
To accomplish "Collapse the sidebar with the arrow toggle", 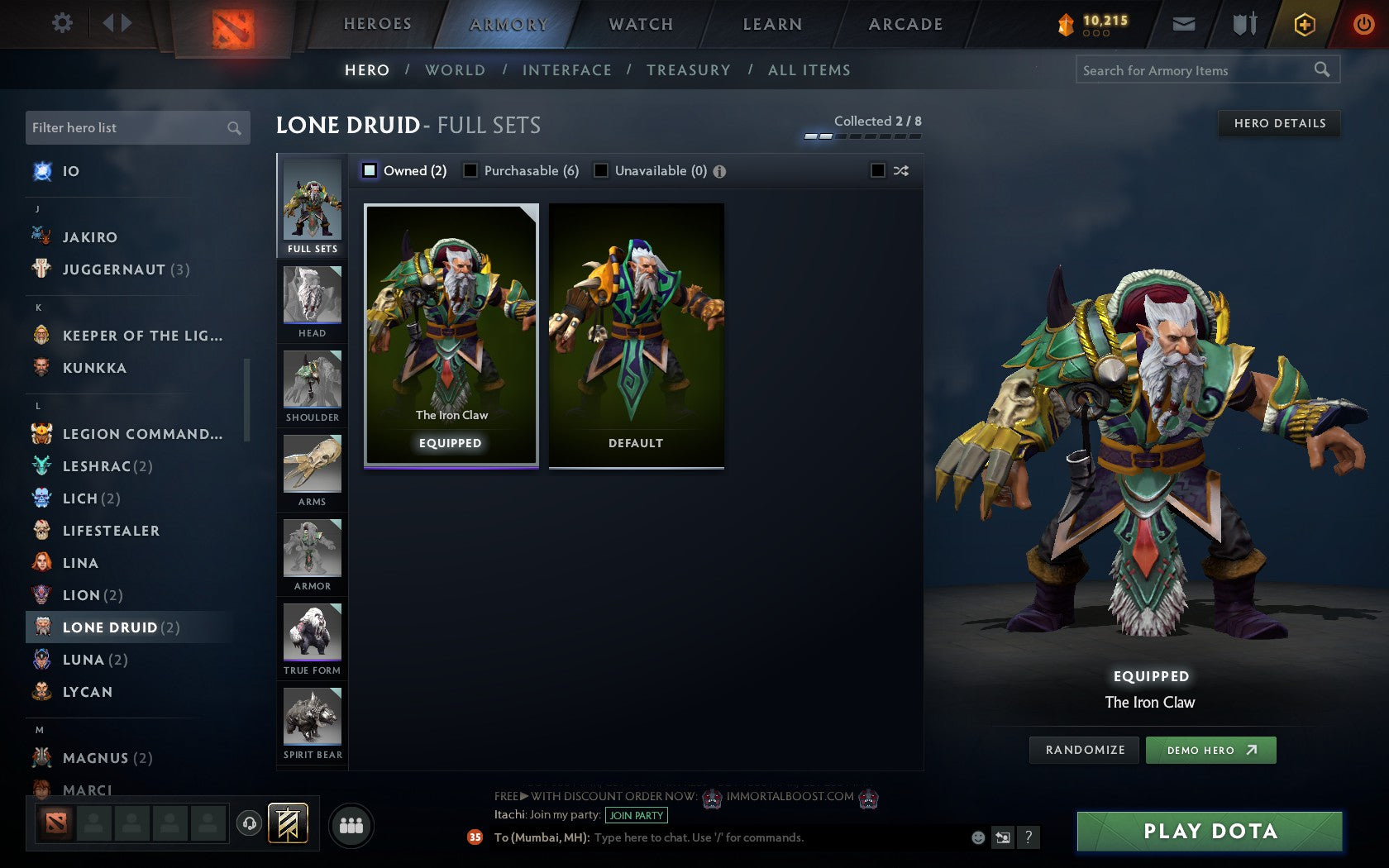I will pyautogui.click(x=116, y=23).
